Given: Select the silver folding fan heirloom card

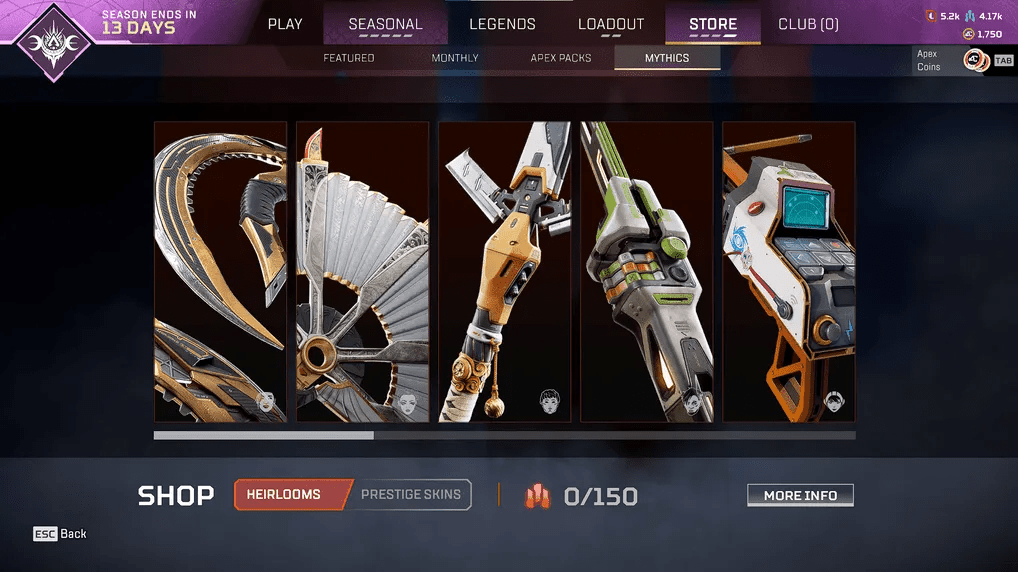Looking at the screenshot, I should tap(363, 272).
